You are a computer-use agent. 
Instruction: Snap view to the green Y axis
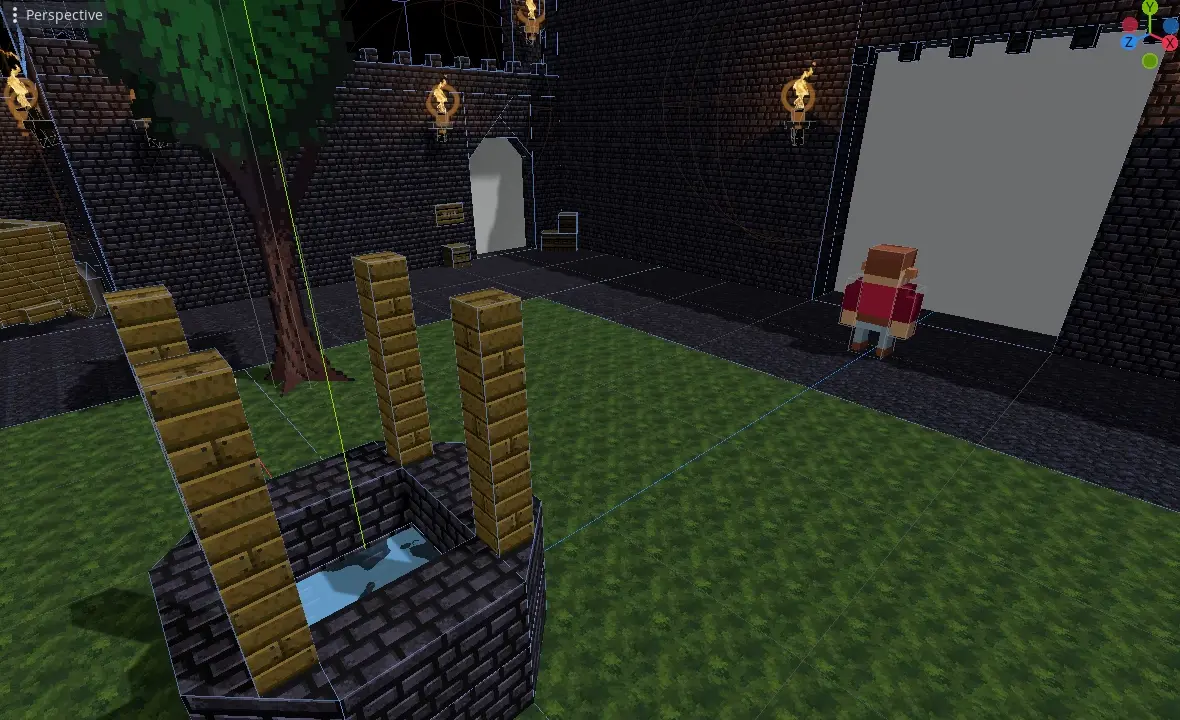[1151, 8]
